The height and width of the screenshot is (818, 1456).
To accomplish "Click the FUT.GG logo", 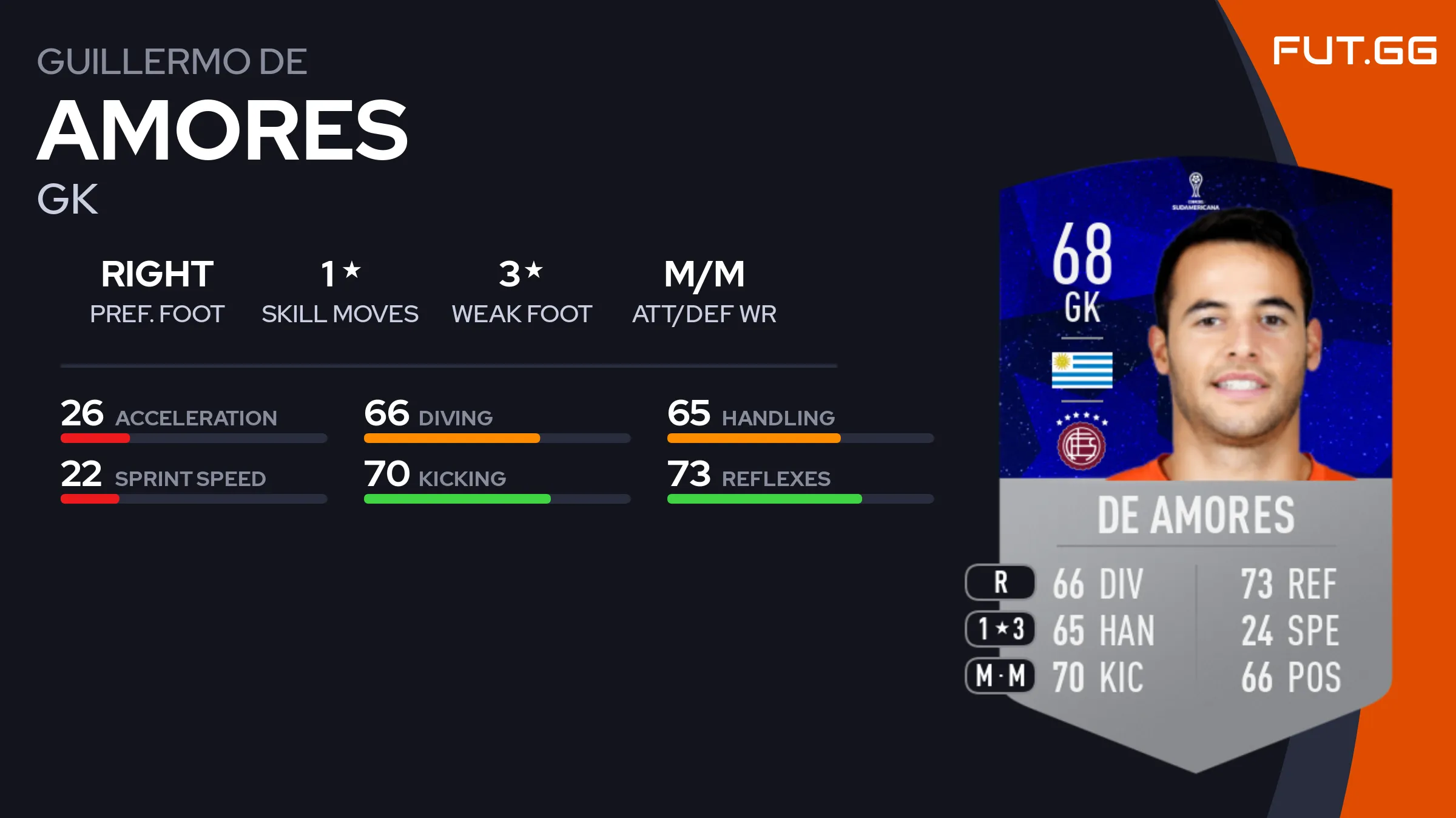I will click(1354, 51).
